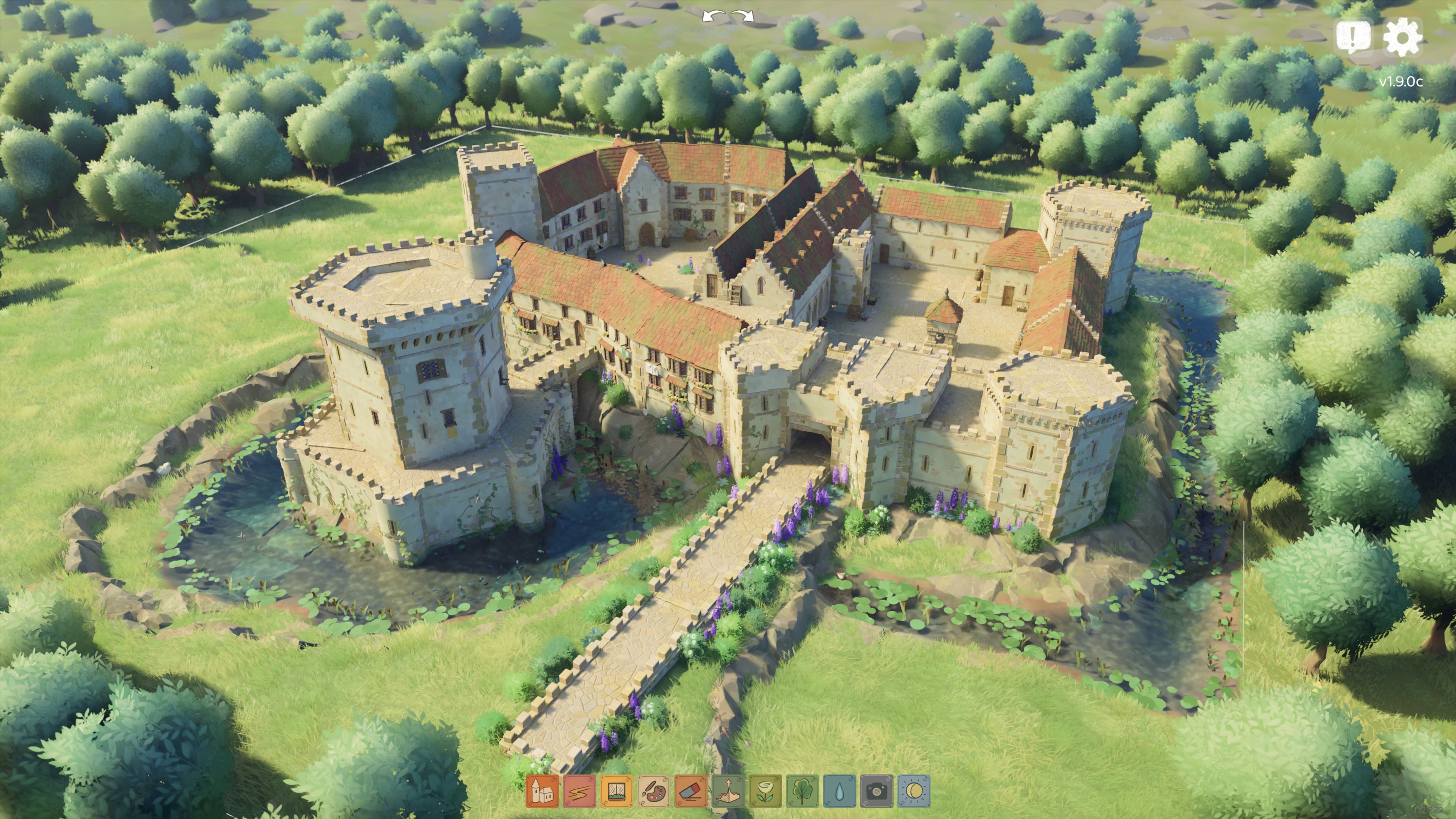Choose the terrain raise tool
Image resolution: width=1456 pixels, height=819 pixels.
click(x=728, y=790)
